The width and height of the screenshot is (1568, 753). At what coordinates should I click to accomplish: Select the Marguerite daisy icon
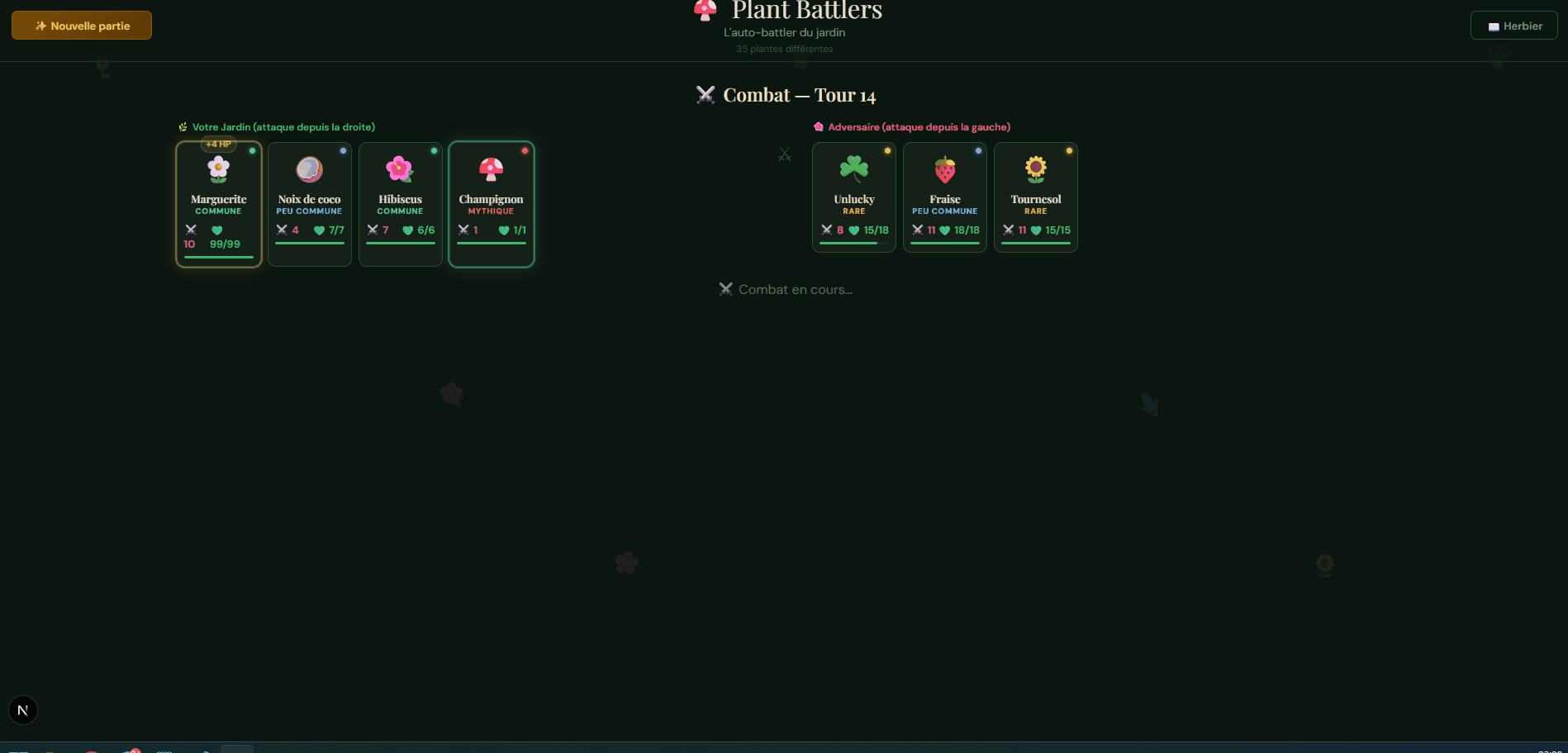pyautogui.click(x=218, y=168)
